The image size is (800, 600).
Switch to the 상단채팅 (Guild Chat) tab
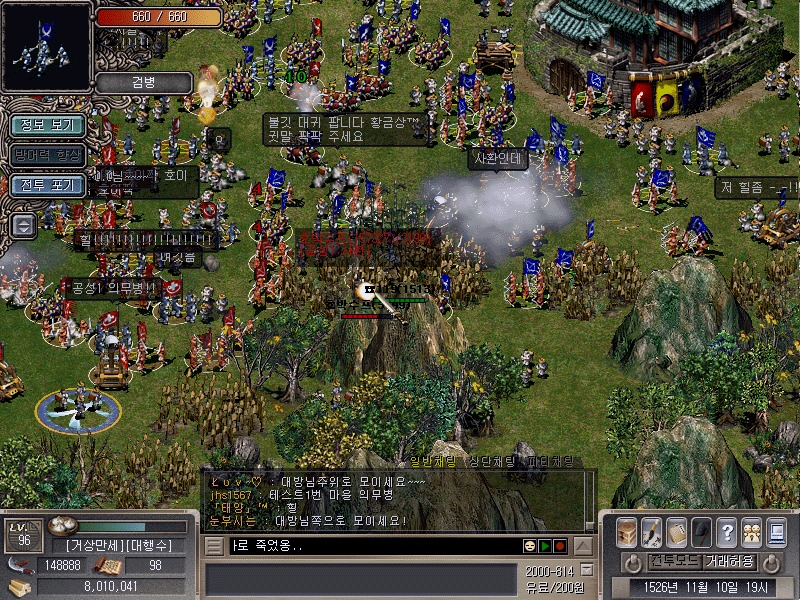[x=492, y=462]
